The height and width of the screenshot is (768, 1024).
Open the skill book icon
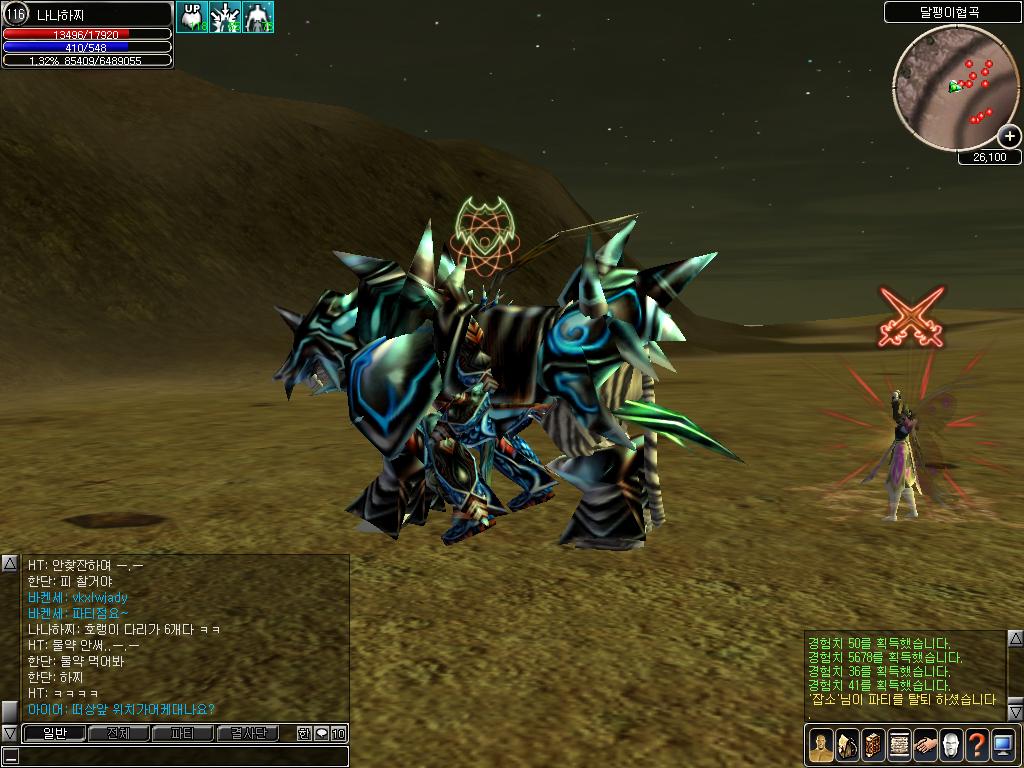click(873, 745)
